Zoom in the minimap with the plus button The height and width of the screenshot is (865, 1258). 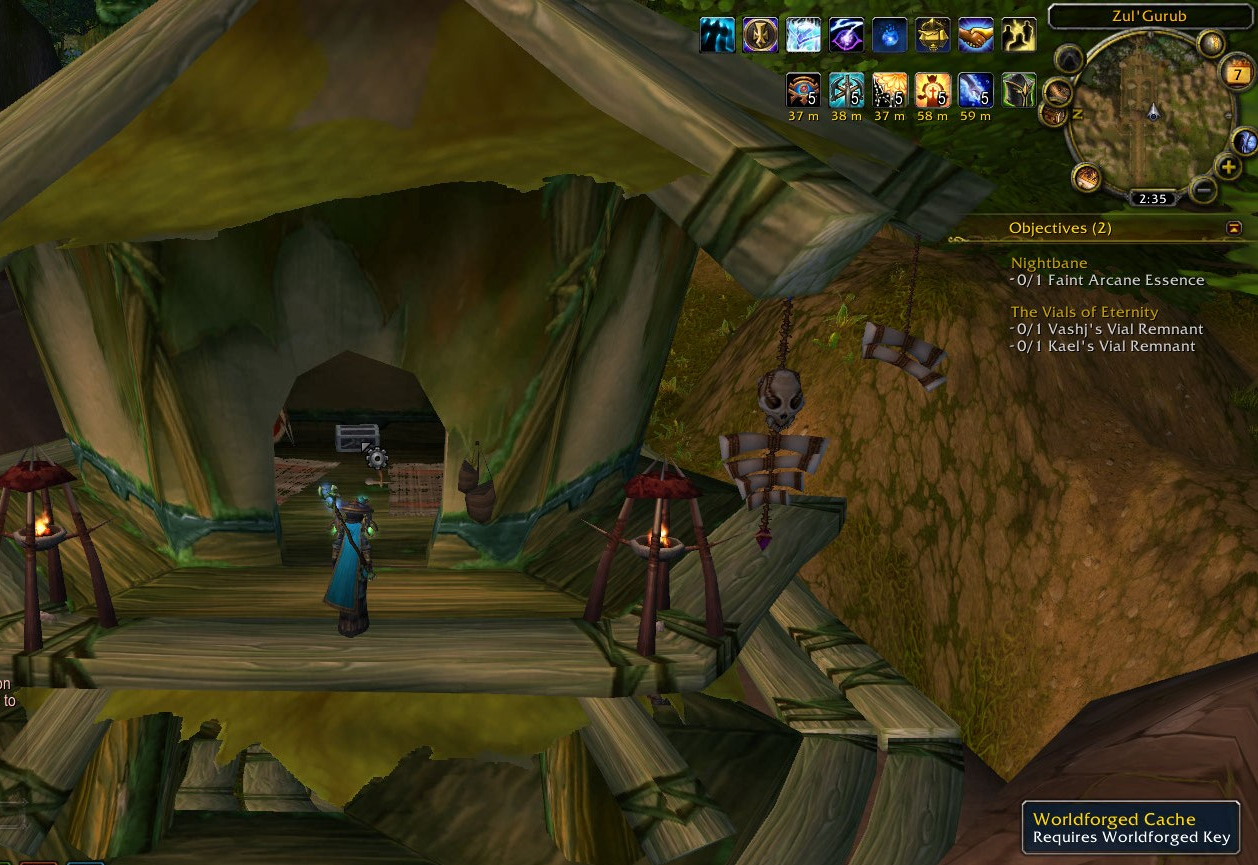1227,167
